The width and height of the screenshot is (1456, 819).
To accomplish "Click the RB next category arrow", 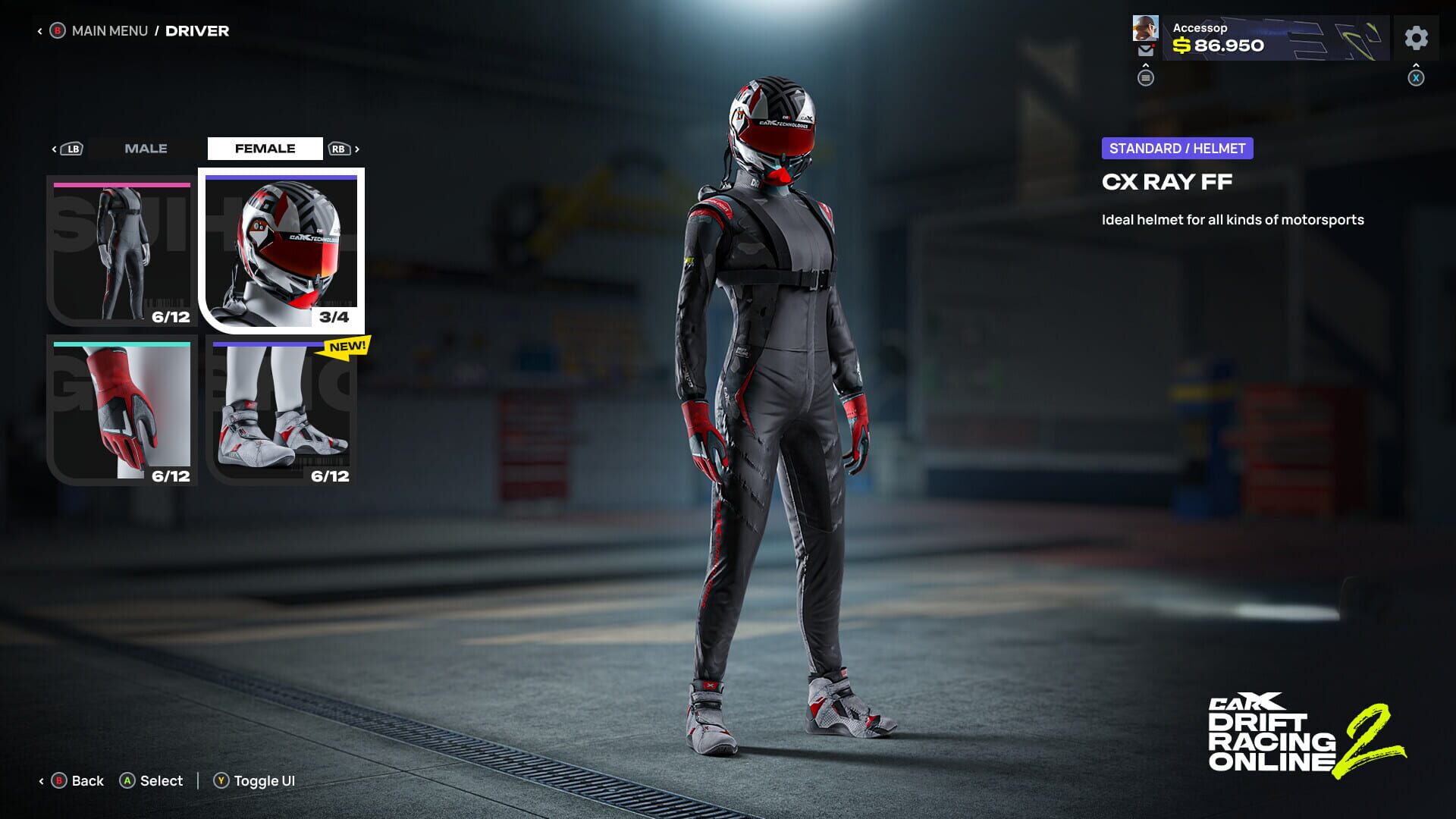I will click(341, 149).
